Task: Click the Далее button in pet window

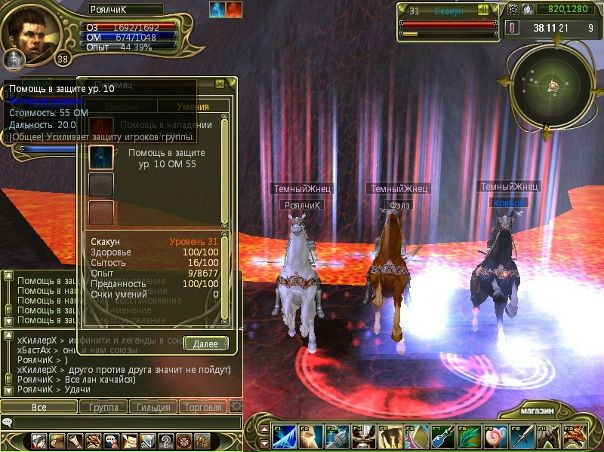Action: point(206,342)
